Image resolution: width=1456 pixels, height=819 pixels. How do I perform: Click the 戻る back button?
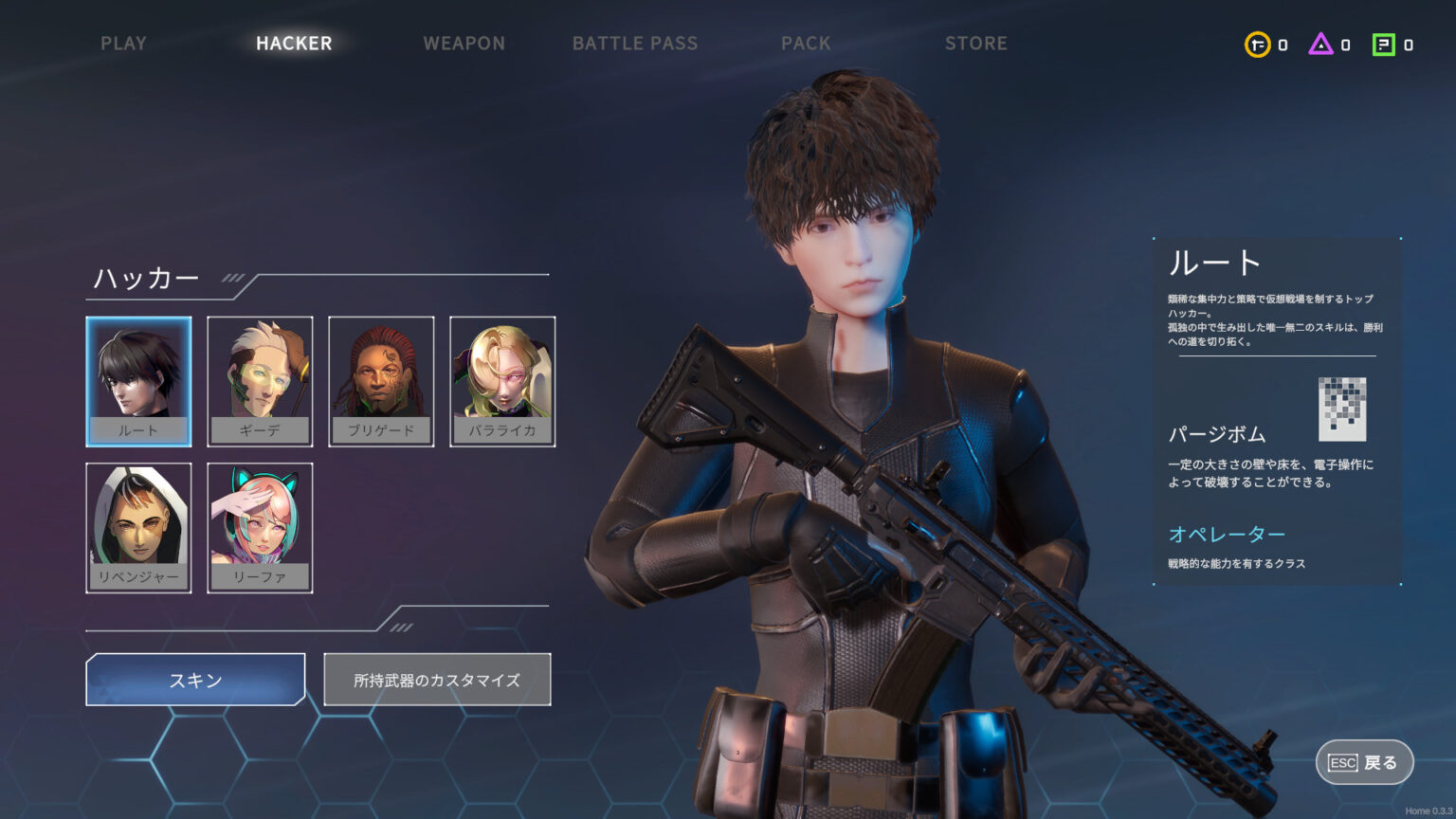point(1364,762)
